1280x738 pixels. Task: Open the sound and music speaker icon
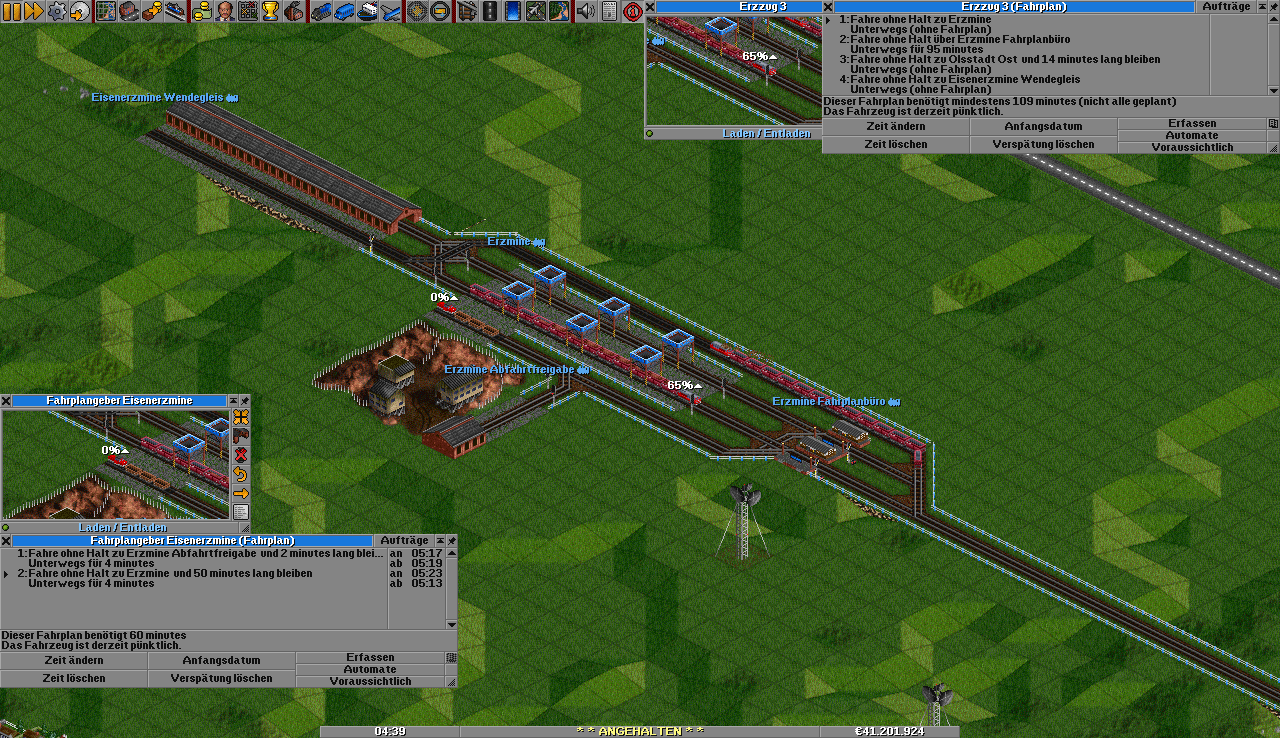pos(585,11)
